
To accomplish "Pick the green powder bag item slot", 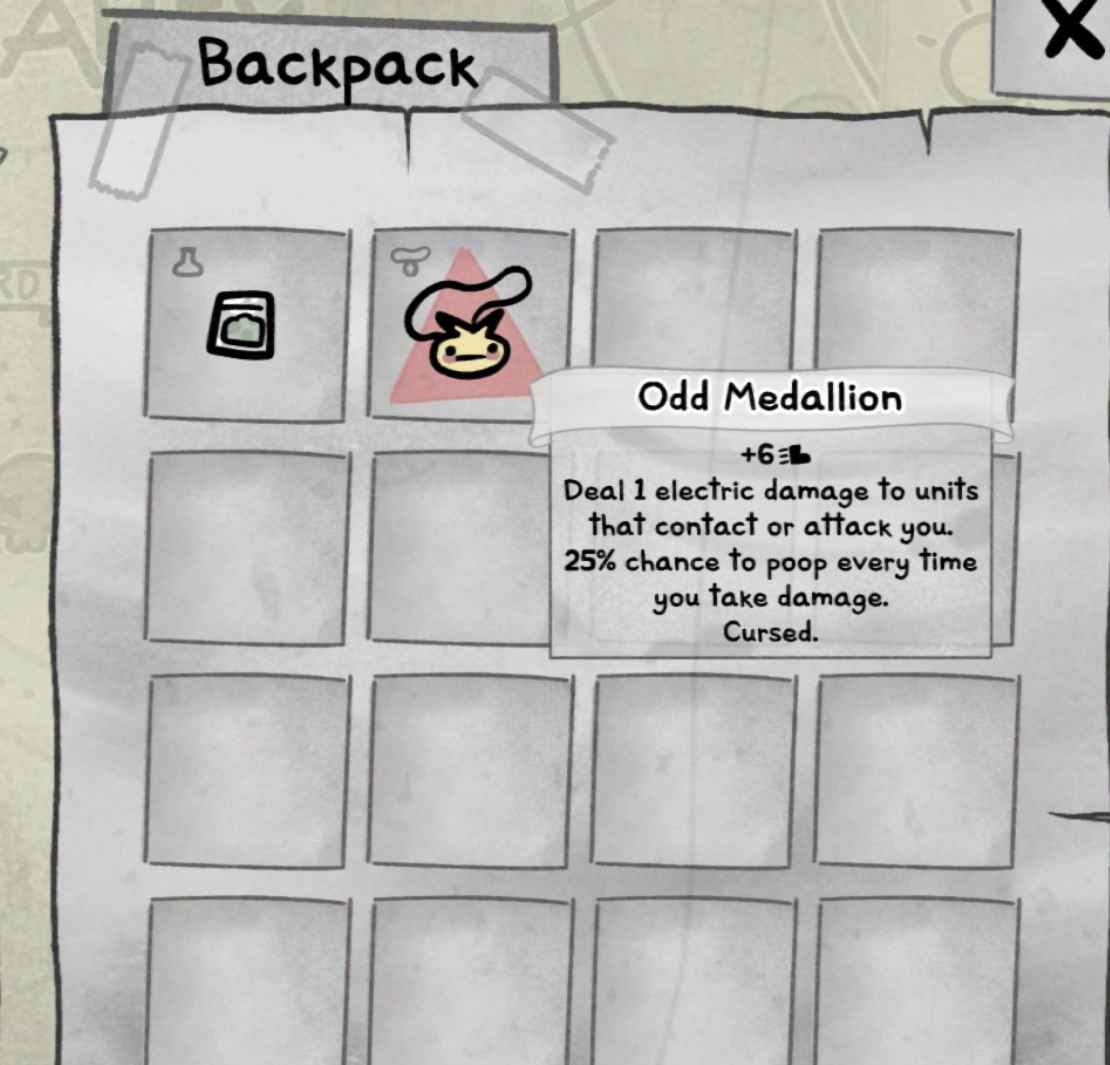I will [246, 324].
